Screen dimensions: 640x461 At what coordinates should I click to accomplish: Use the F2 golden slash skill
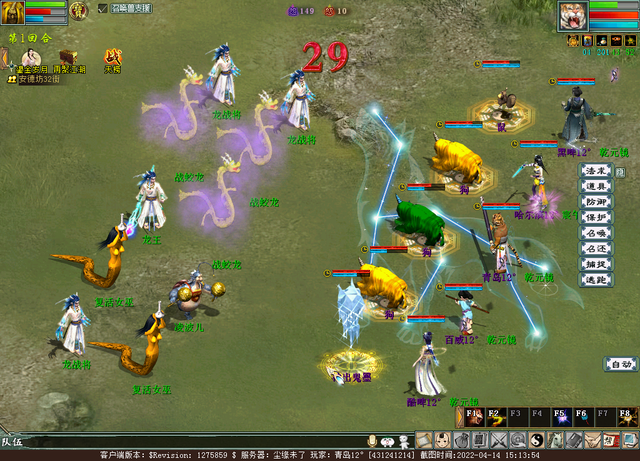click(x=495, y=417)
